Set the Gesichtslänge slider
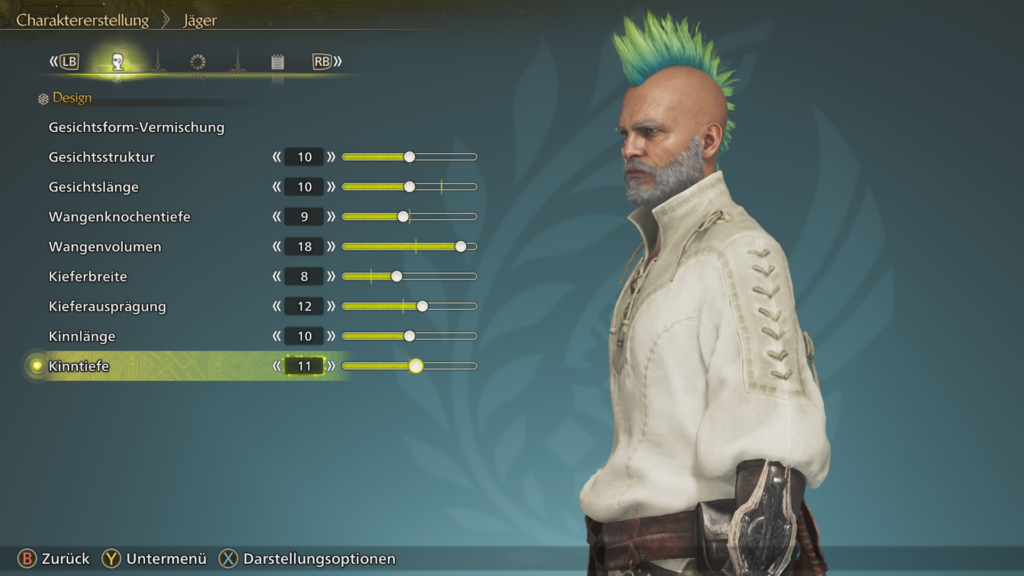This screenshot has width=1024, height=576. (409, 187)
